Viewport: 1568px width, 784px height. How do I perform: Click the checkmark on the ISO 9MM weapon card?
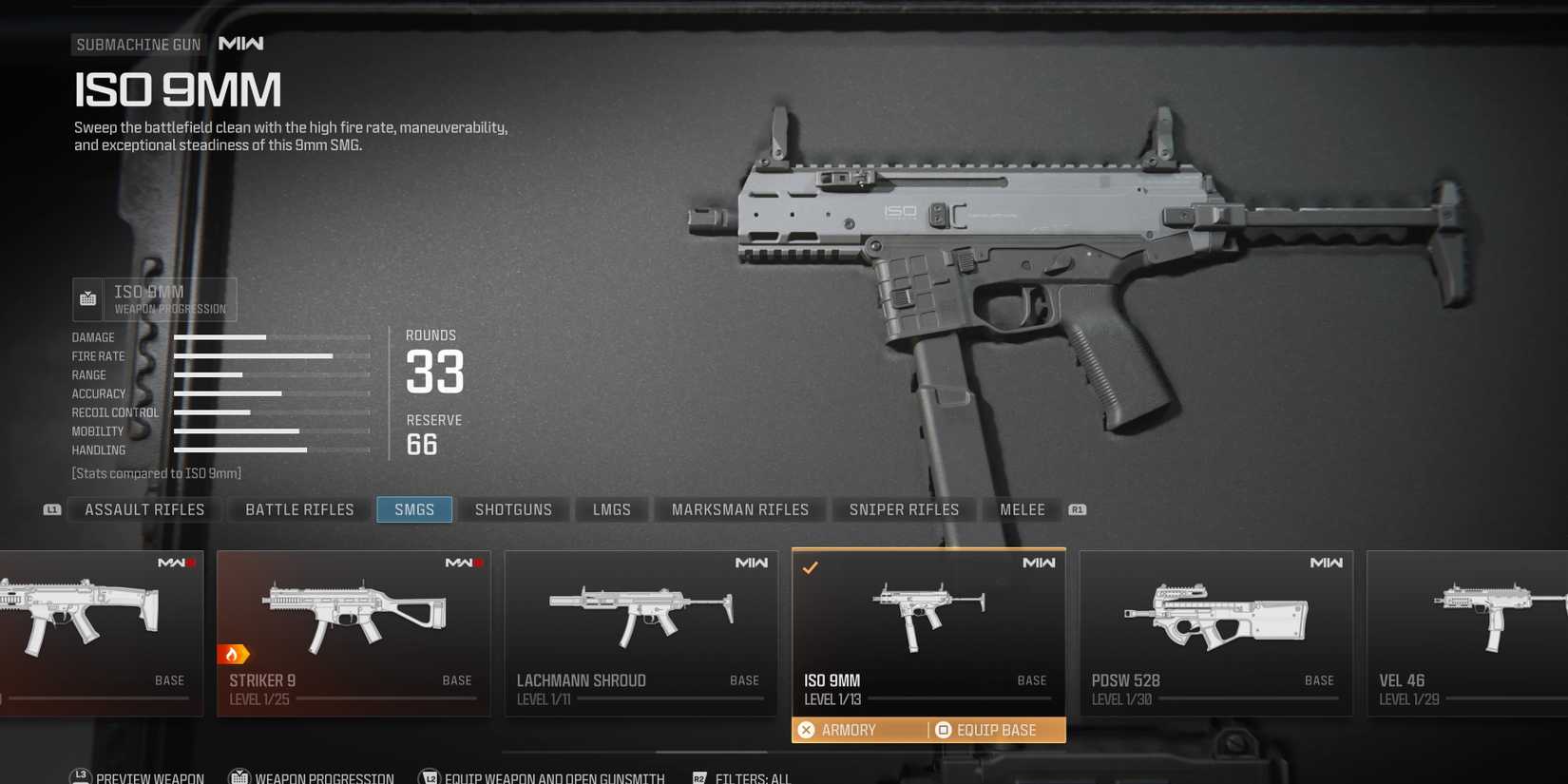tap(810, 567)
